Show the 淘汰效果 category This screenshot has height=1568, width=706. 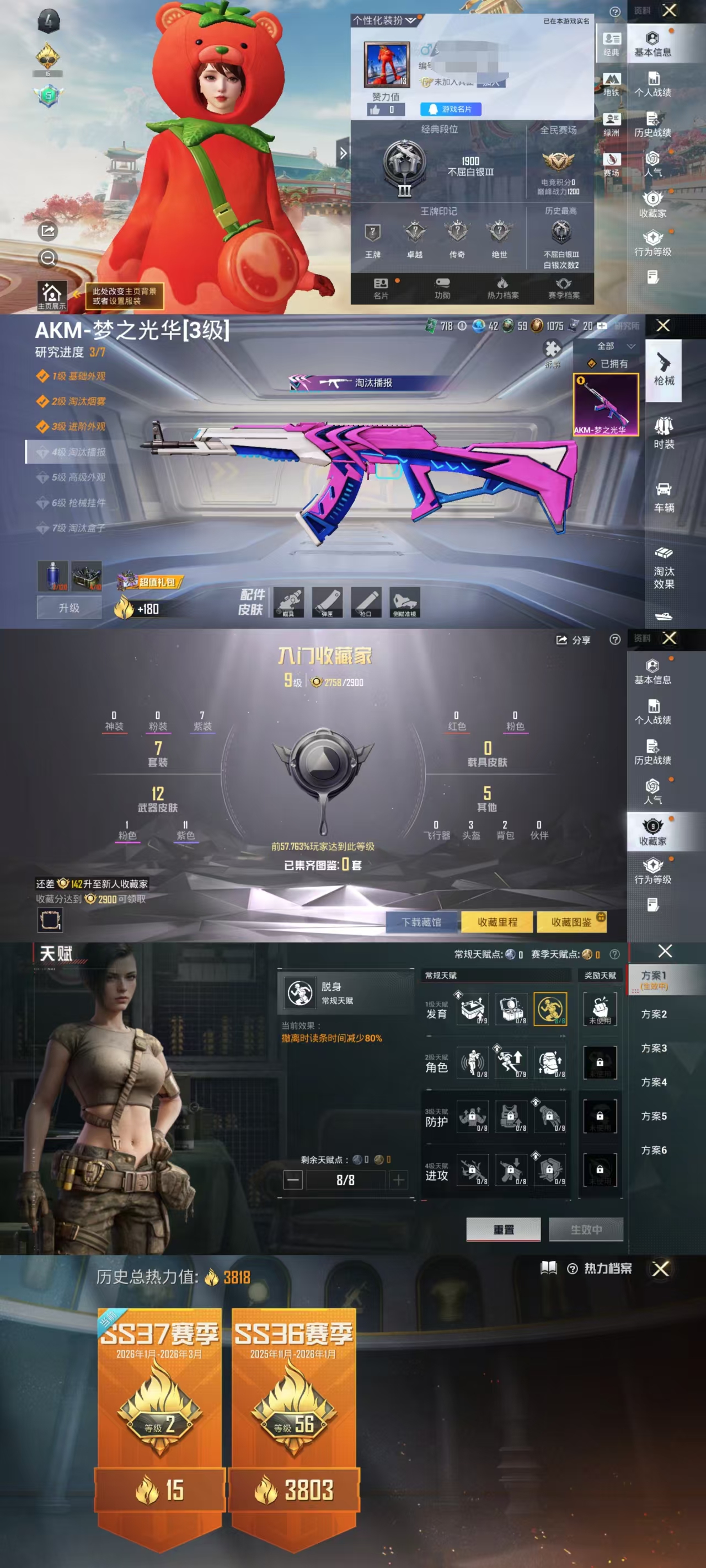click(x=664, y=569)
